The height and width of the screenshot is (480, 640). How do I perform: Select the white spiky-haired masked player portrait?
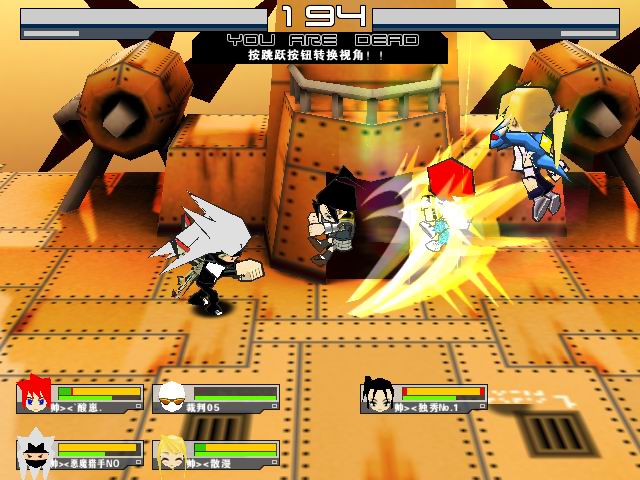coord(35,453)
